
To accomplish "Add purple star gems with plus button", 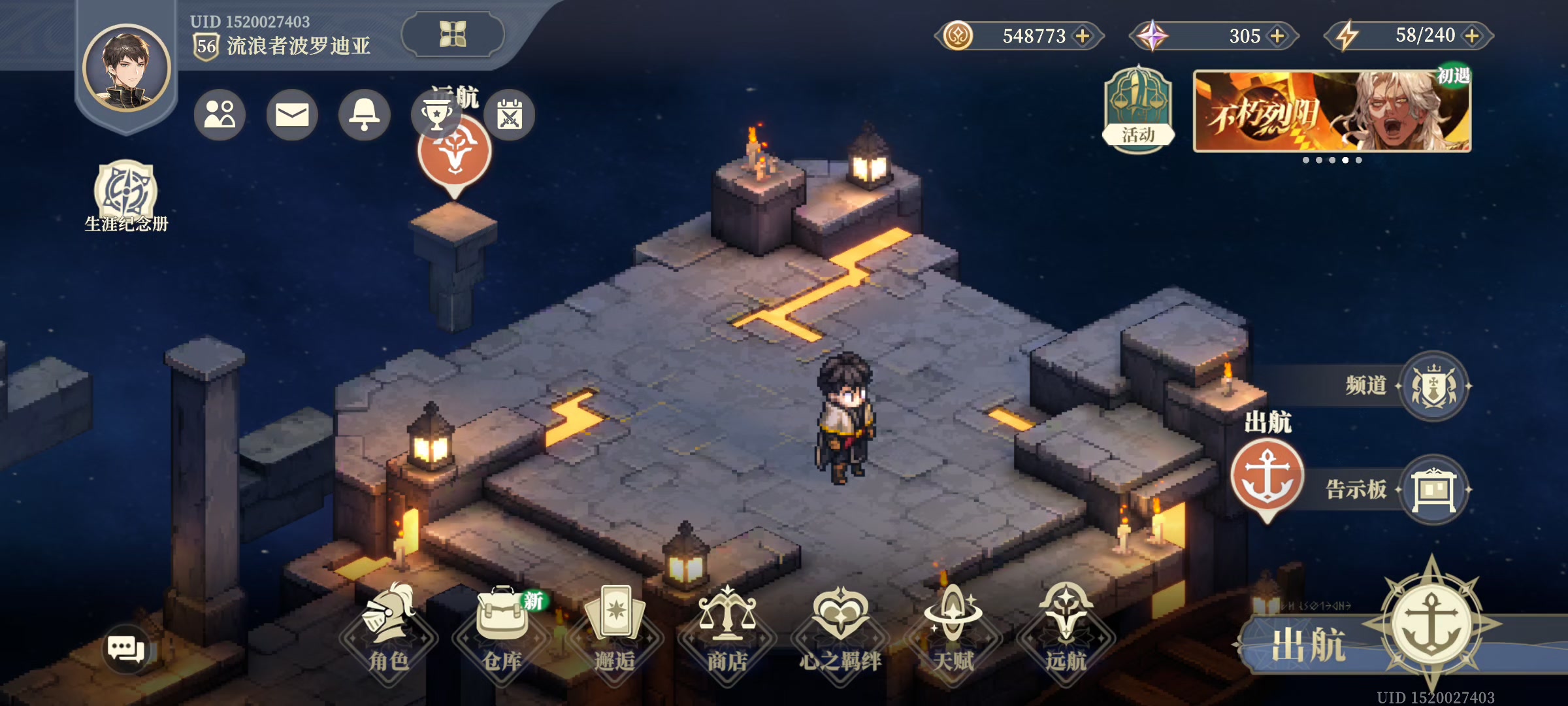I will [1277, 35].
